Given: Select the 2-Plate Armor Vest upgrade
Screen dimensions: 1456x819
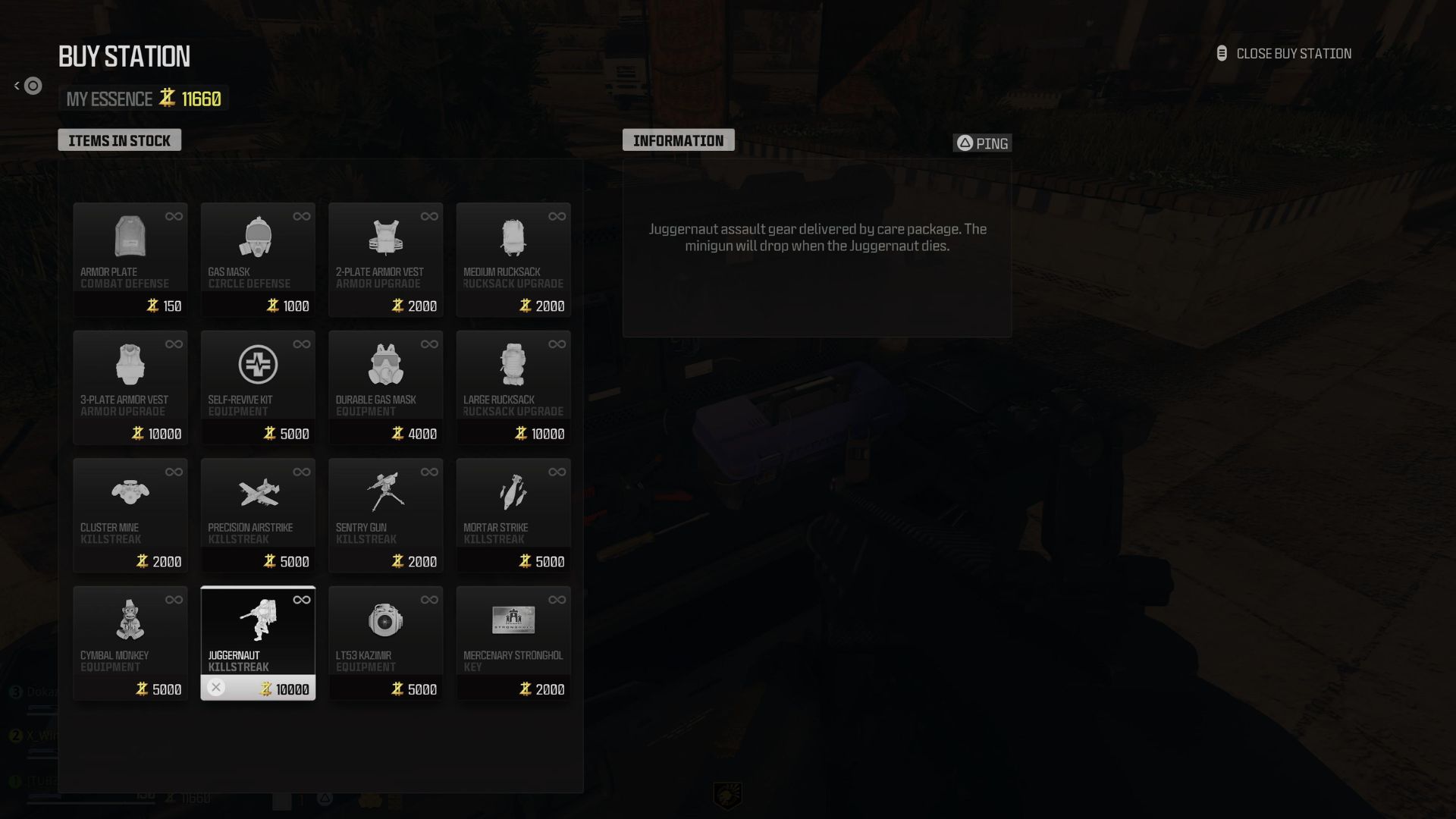Looking at the screenshot, I should tap(385, 258).
